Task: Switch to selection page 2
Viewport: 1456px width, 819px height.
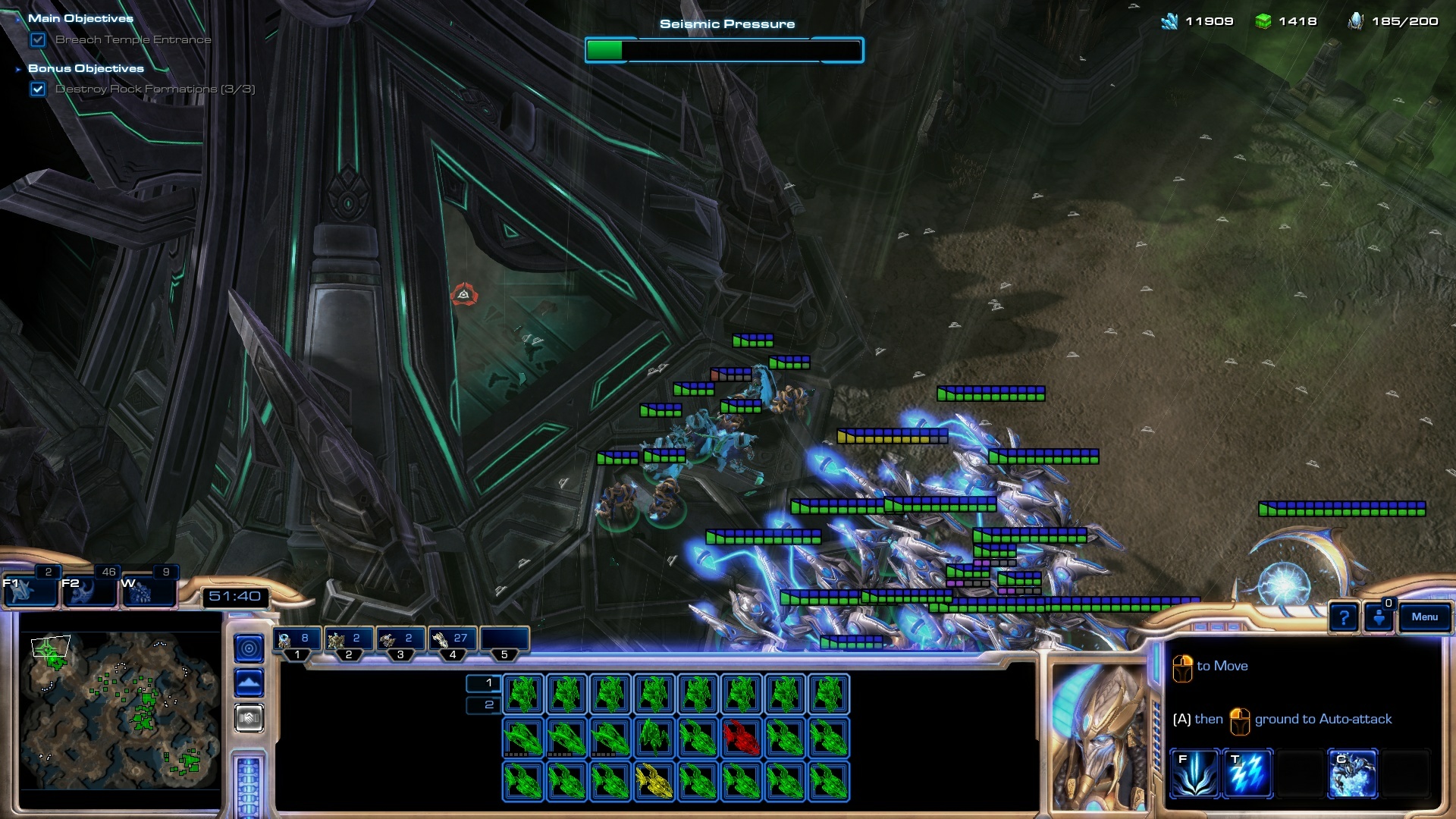Action: (484, 705)
